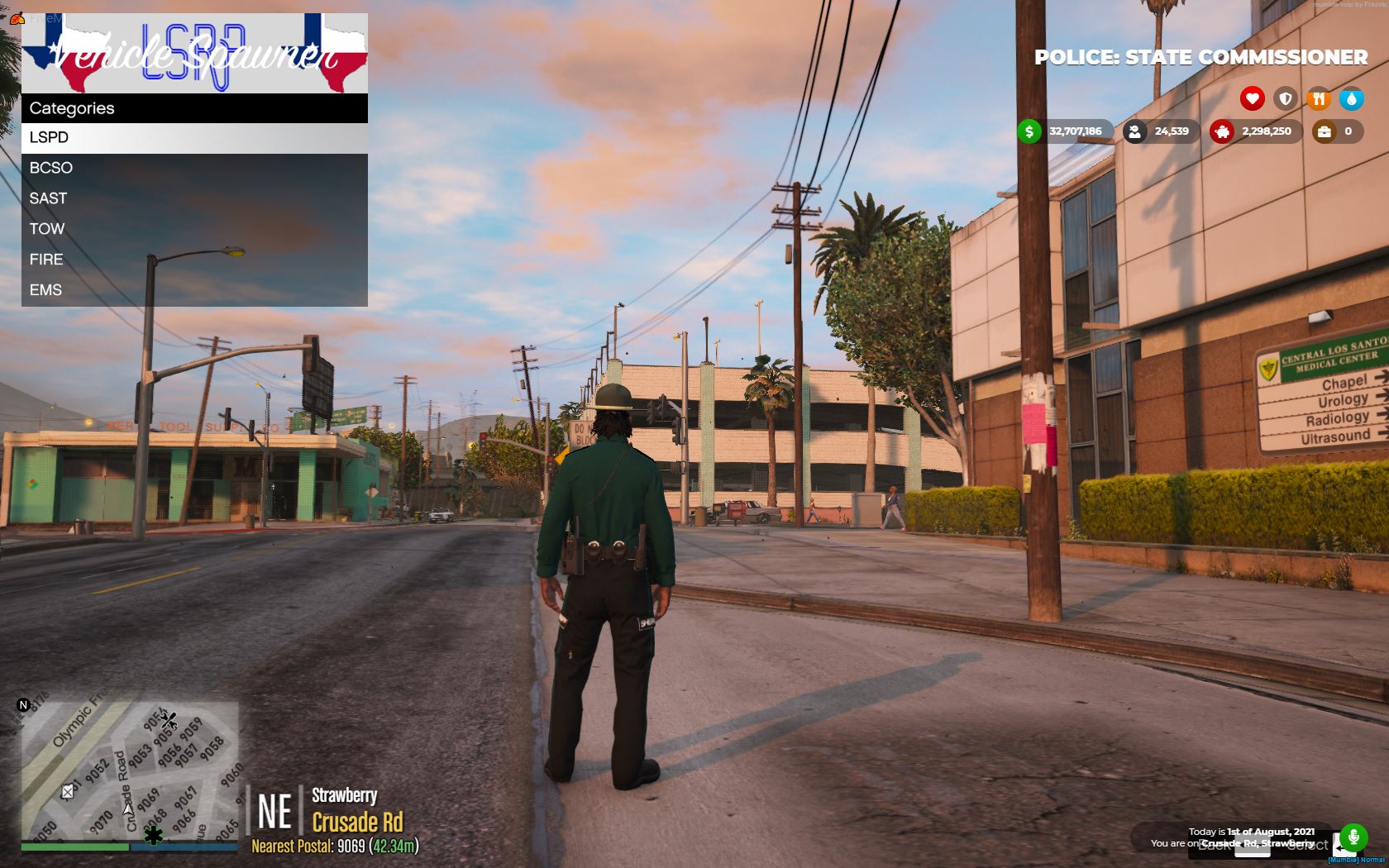Screen dimensions: 1389x868
Task: Click the green dollar money icon
Action: click(x=1028, y=131)
